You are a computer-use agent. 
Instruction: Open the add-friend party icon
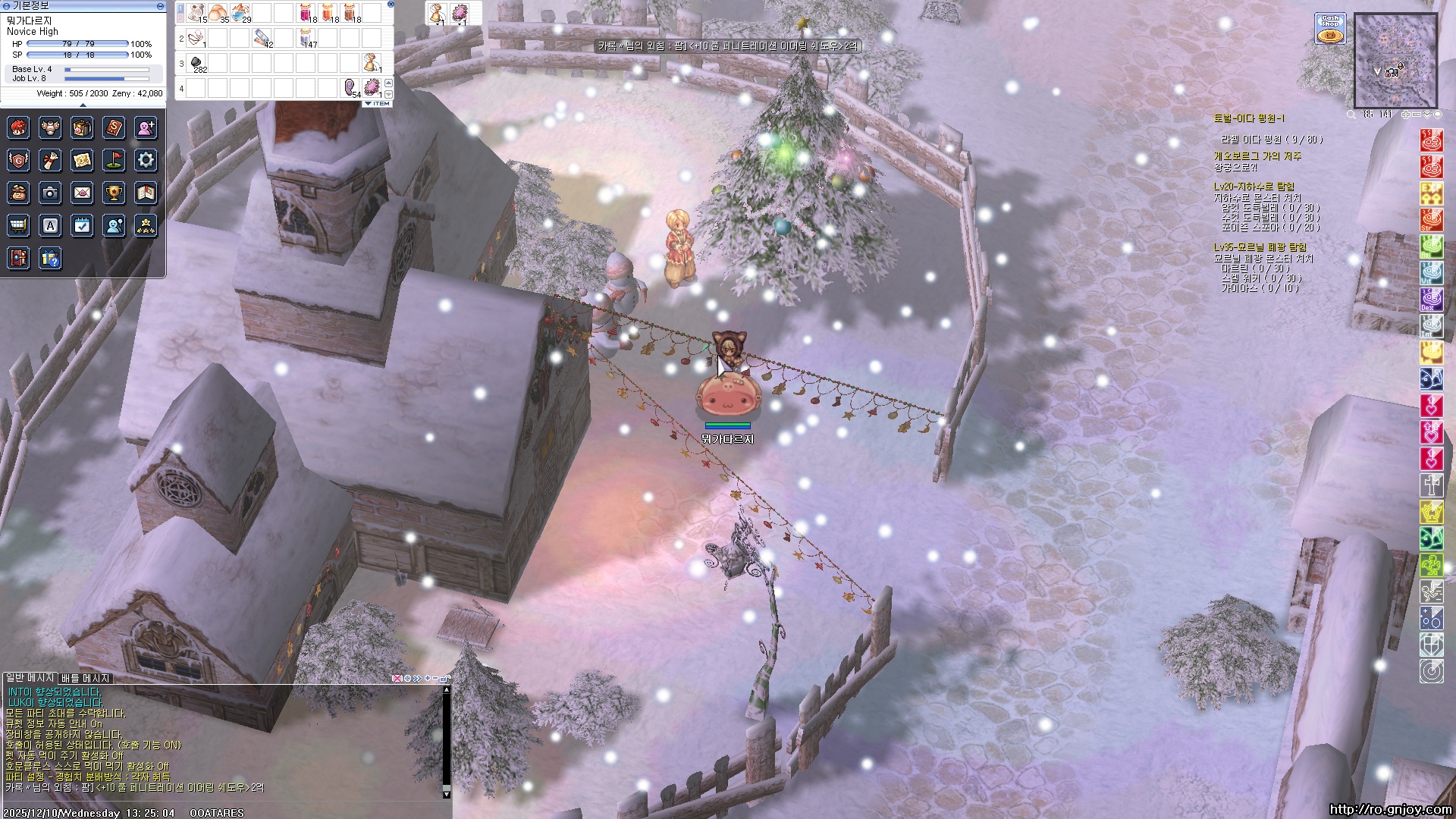[146, 127]
